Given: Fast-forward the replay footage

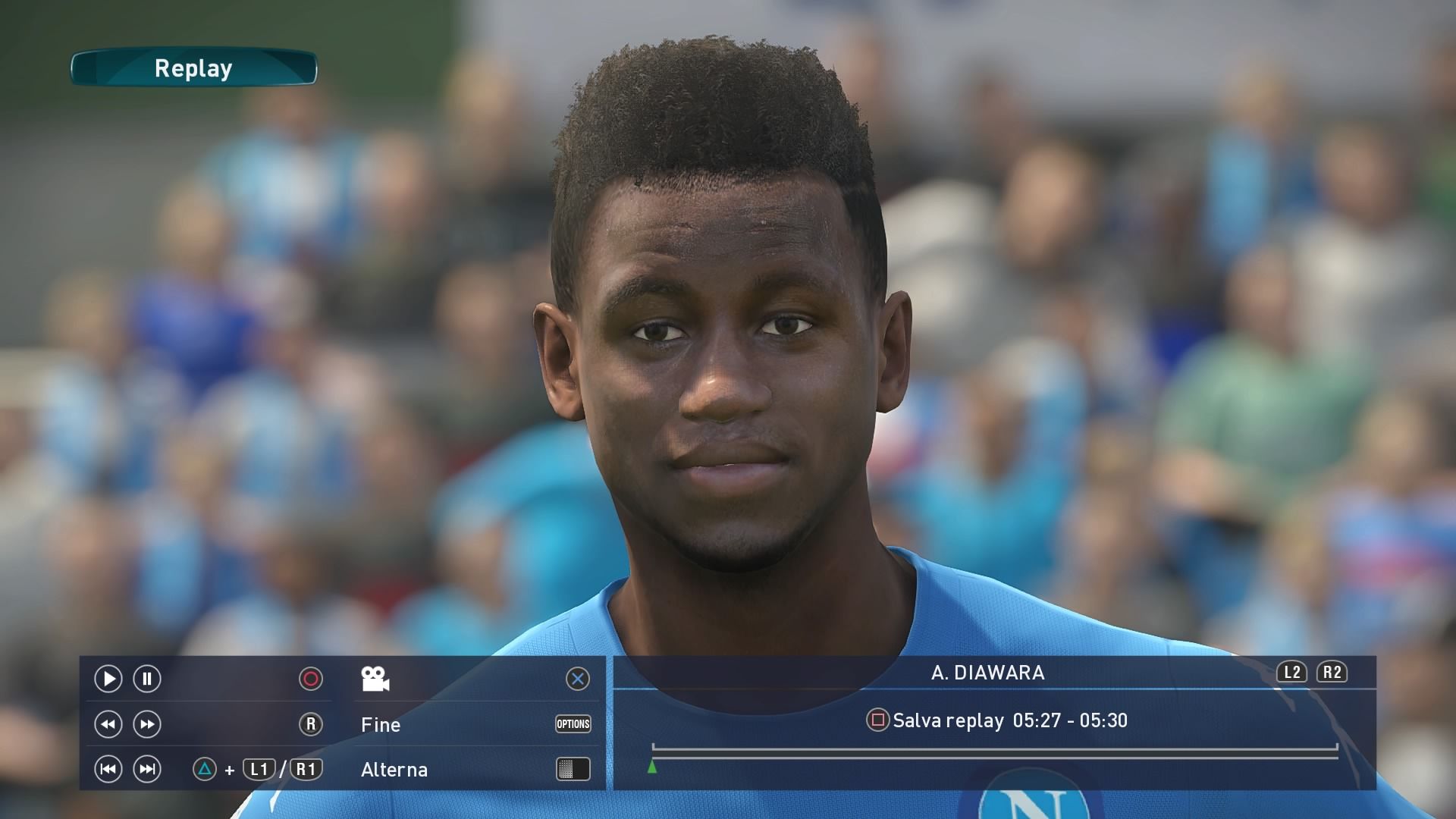Looking at the screenshot, I should (x=147, y=724).
